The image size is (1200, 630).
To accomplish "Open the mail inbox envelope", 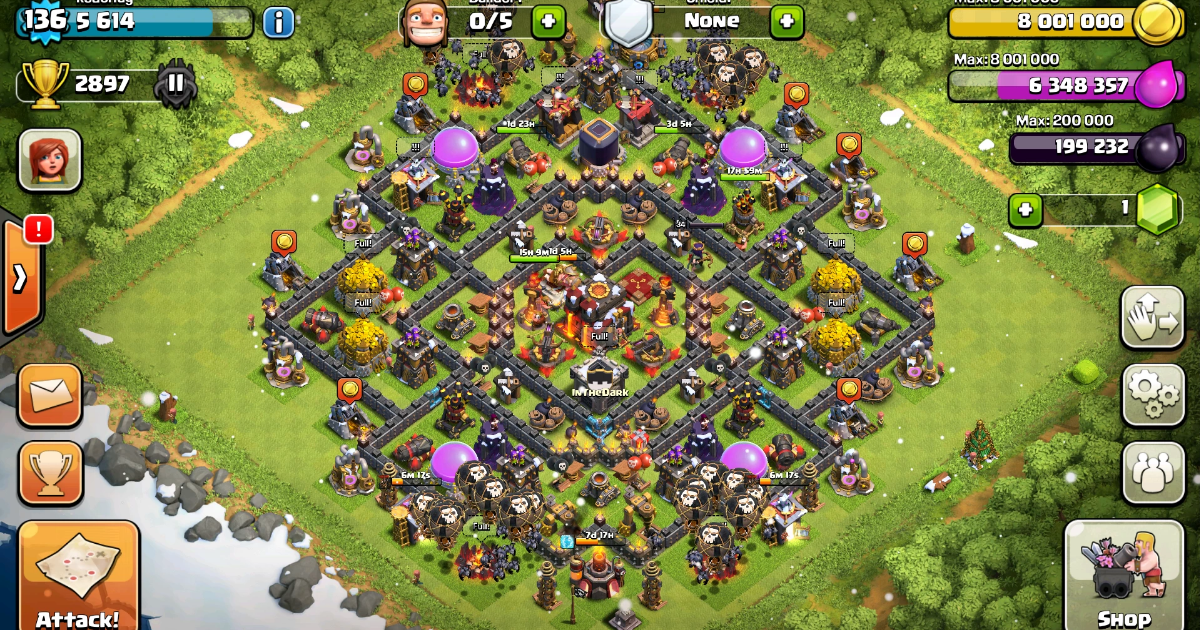I will (x=50, y=396).
